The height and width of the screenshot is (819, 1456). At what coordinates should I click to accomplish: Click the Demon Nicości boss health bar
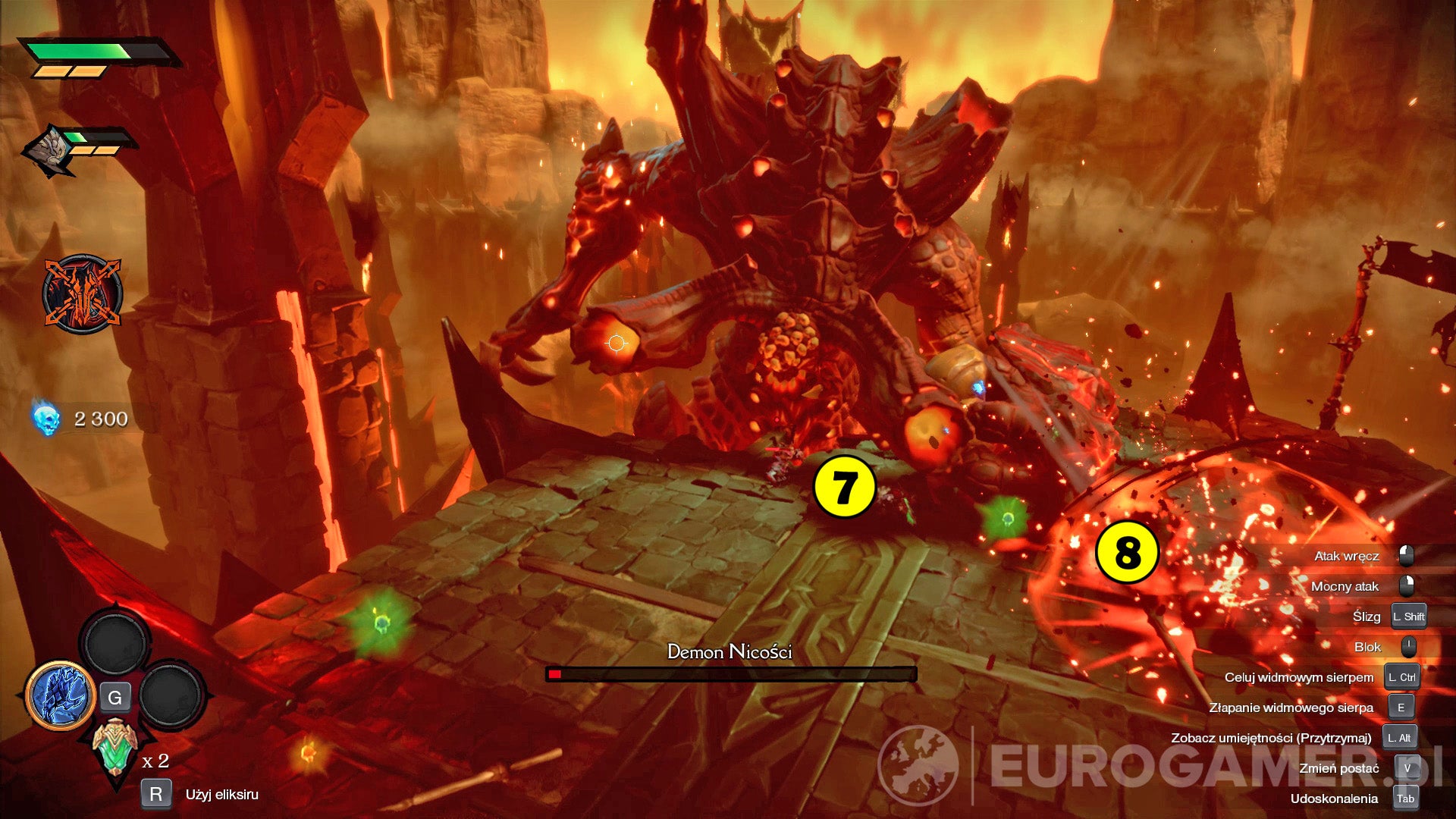730,673
